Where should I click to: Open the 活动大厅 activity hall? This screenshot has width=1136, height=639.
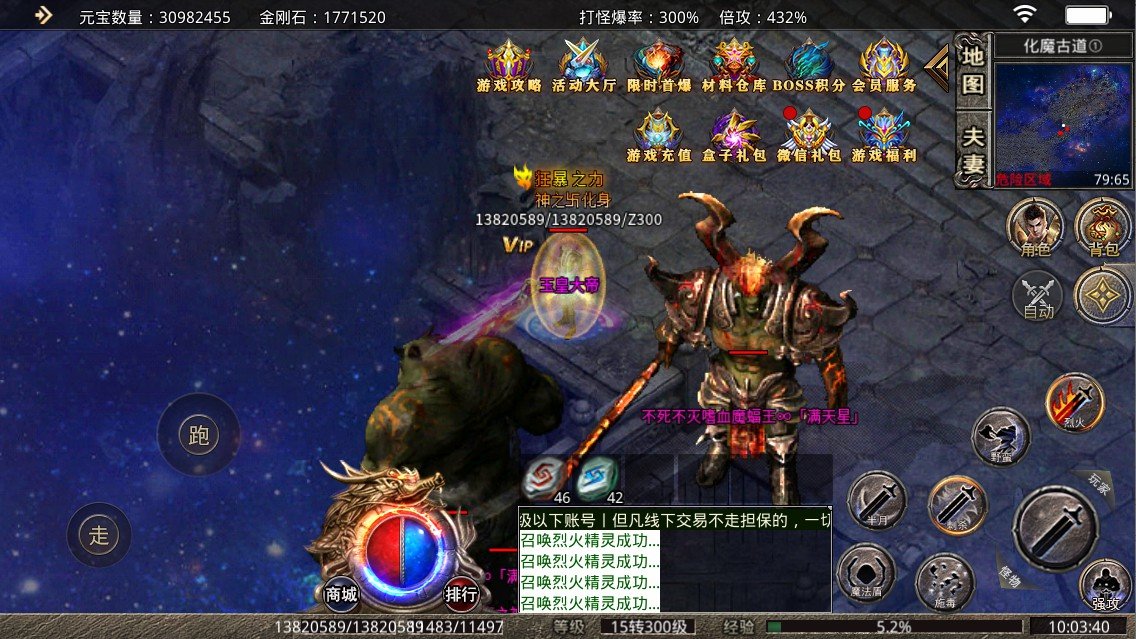click(583, 64)
